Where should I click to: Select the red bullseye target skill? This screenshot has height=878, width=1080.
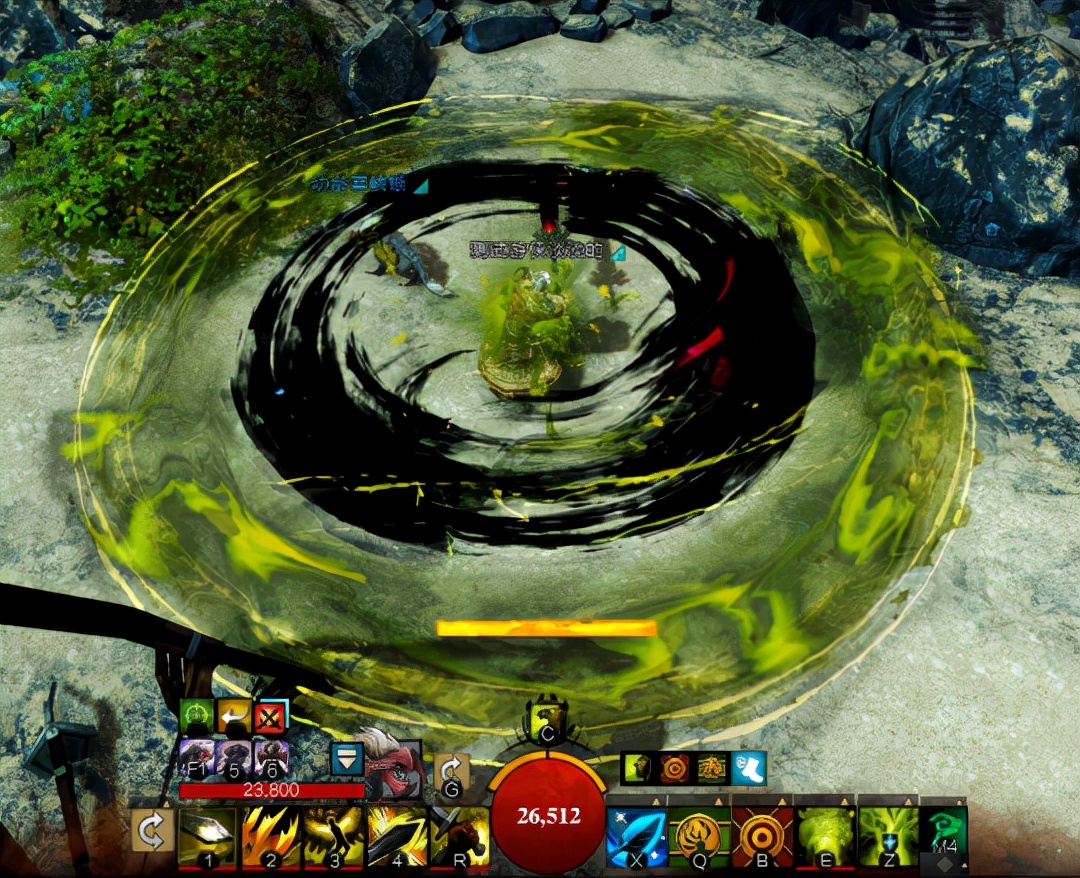click(x=761, y=836)
